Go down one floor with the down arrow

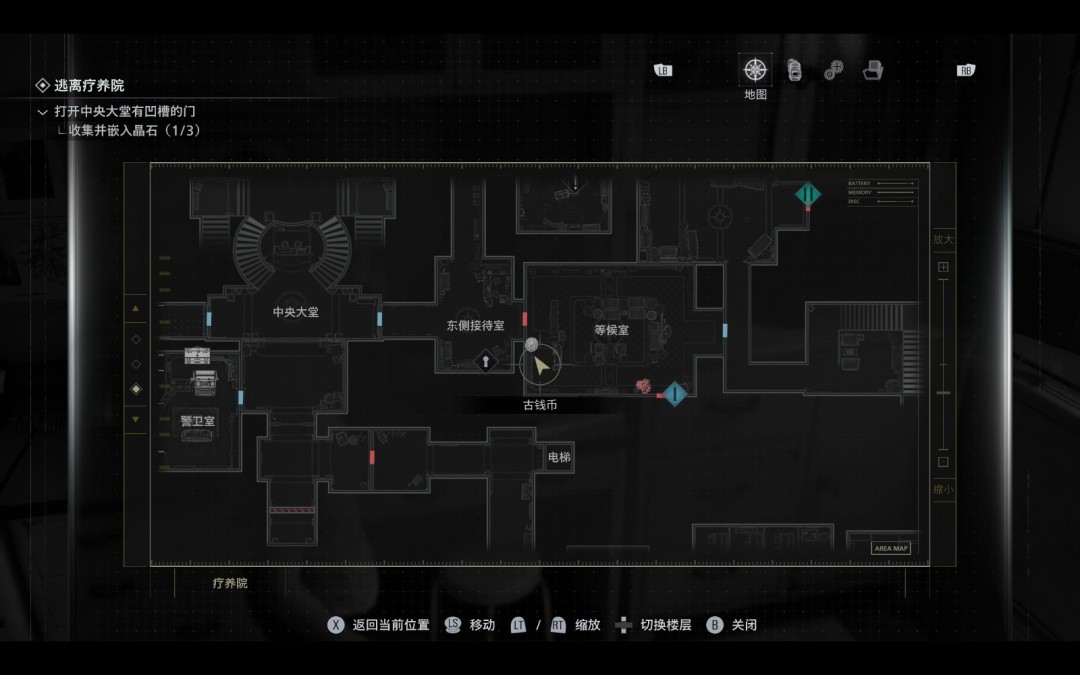[x=136, y=419]
